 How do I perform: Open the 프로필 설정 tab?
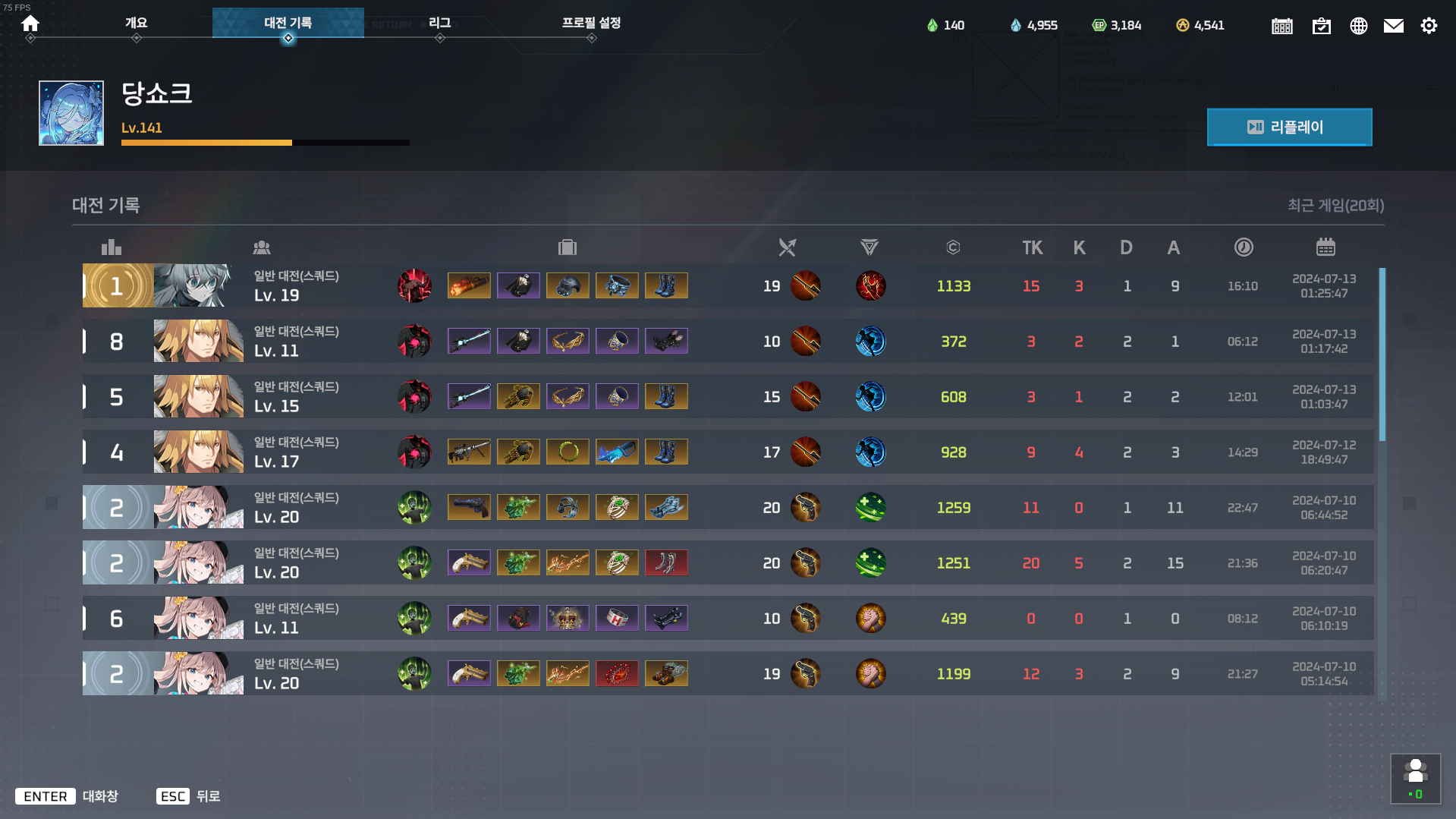(591, 24)
